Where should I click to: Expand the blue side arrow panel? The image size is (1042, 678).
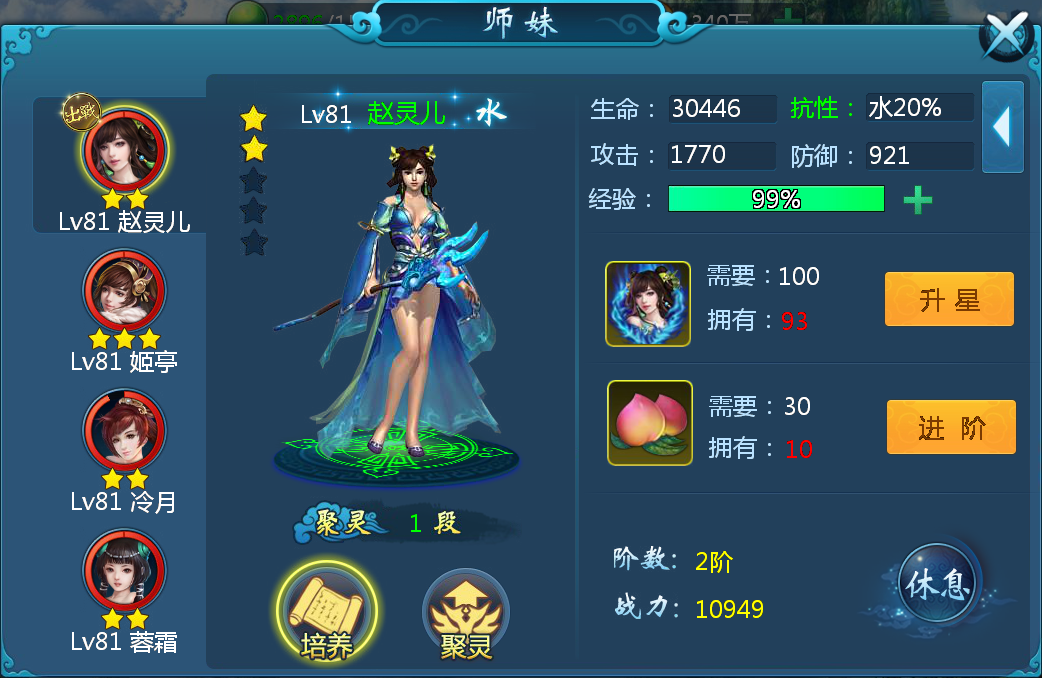click(x=1002, y=127)
